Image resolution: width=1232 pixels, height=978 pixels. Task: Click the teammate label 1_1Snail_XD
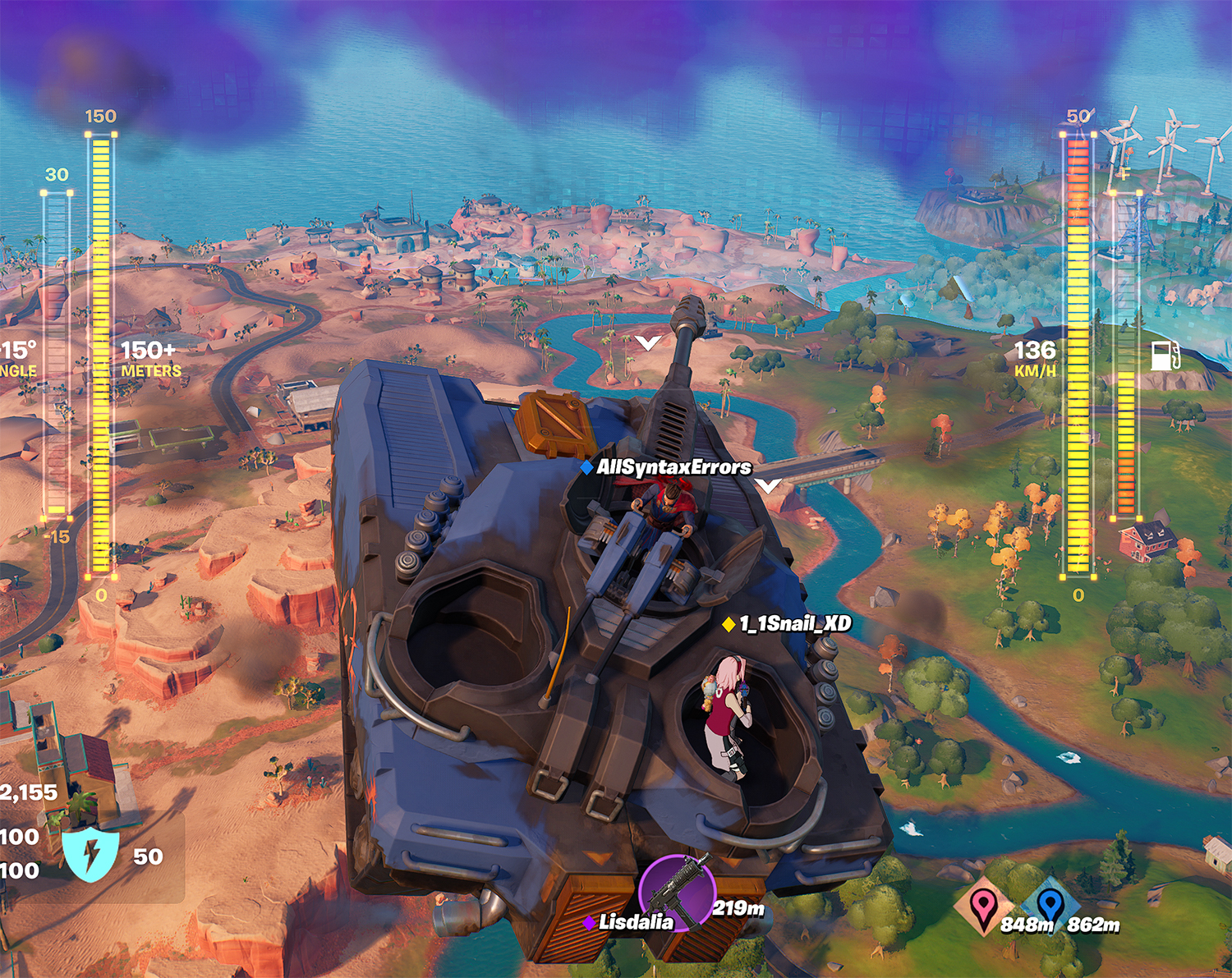[x=794, y=624]
